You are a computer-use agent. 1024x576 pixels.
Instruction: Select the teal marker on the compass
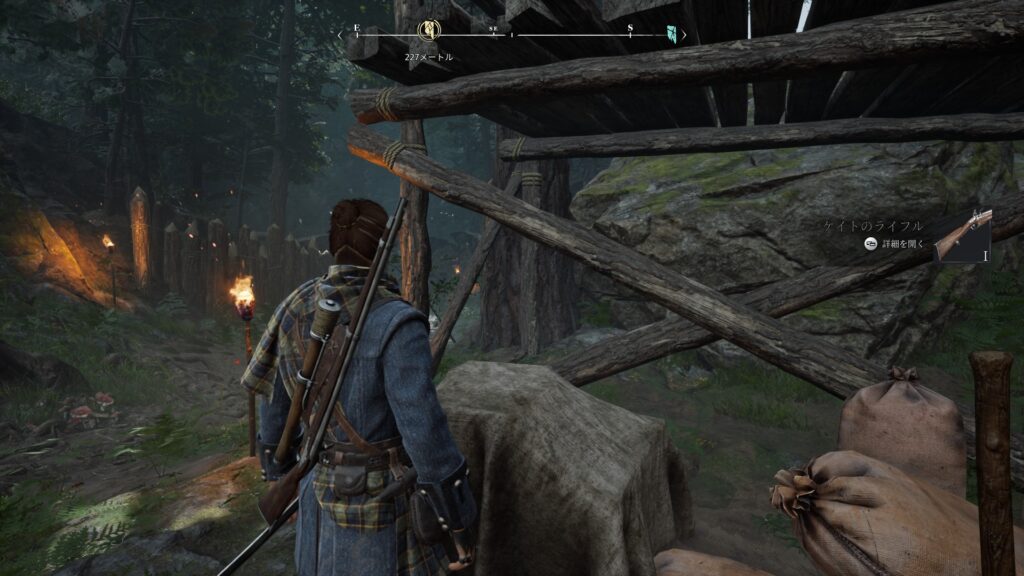click(x=672, y=34)
